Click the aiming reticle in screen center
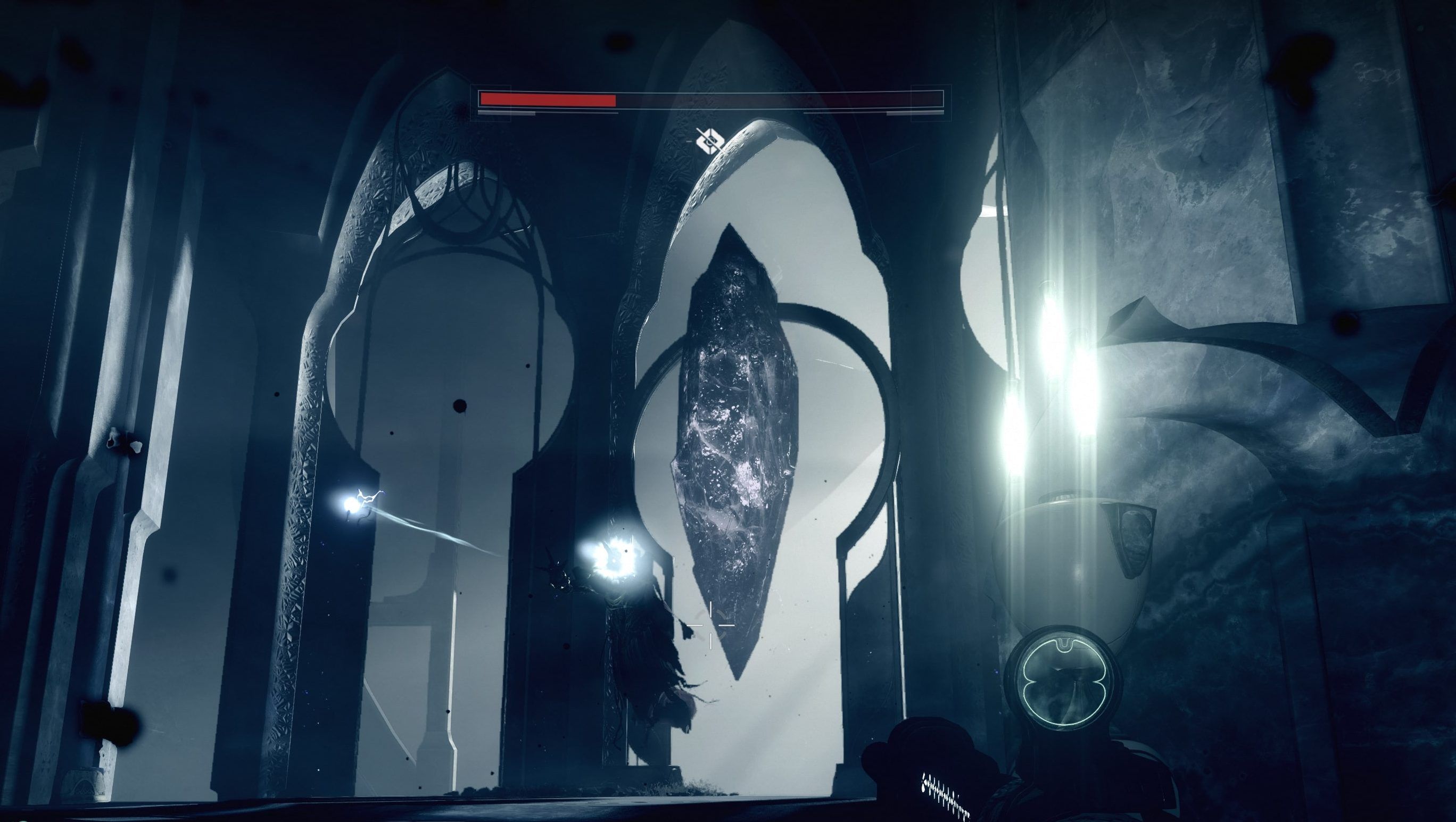 (x=710, y=626)
